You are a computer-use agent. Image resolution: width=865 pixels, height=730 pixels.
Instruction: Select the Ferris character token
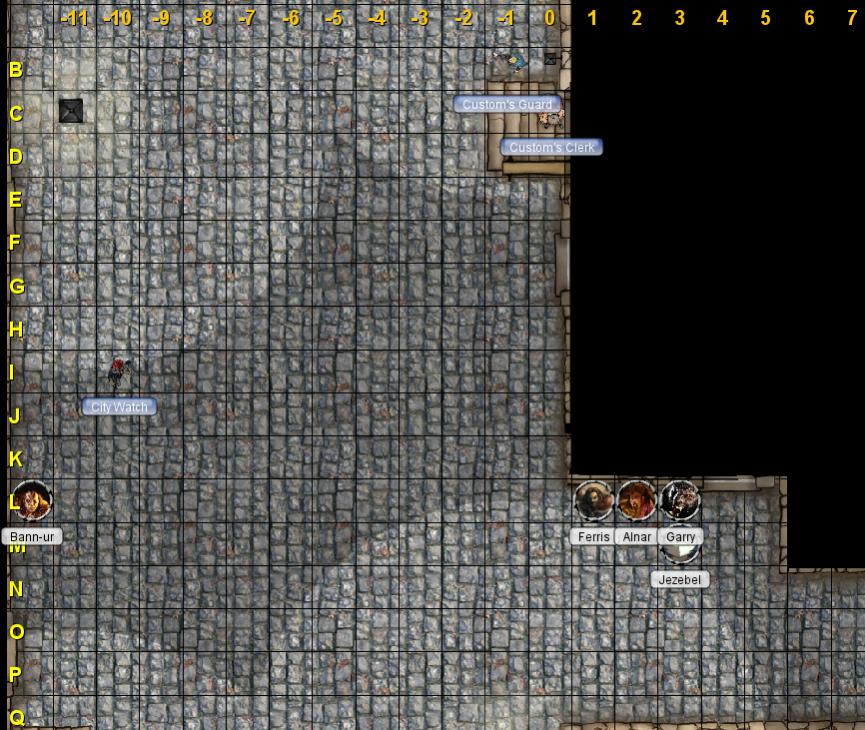point(593,500)
